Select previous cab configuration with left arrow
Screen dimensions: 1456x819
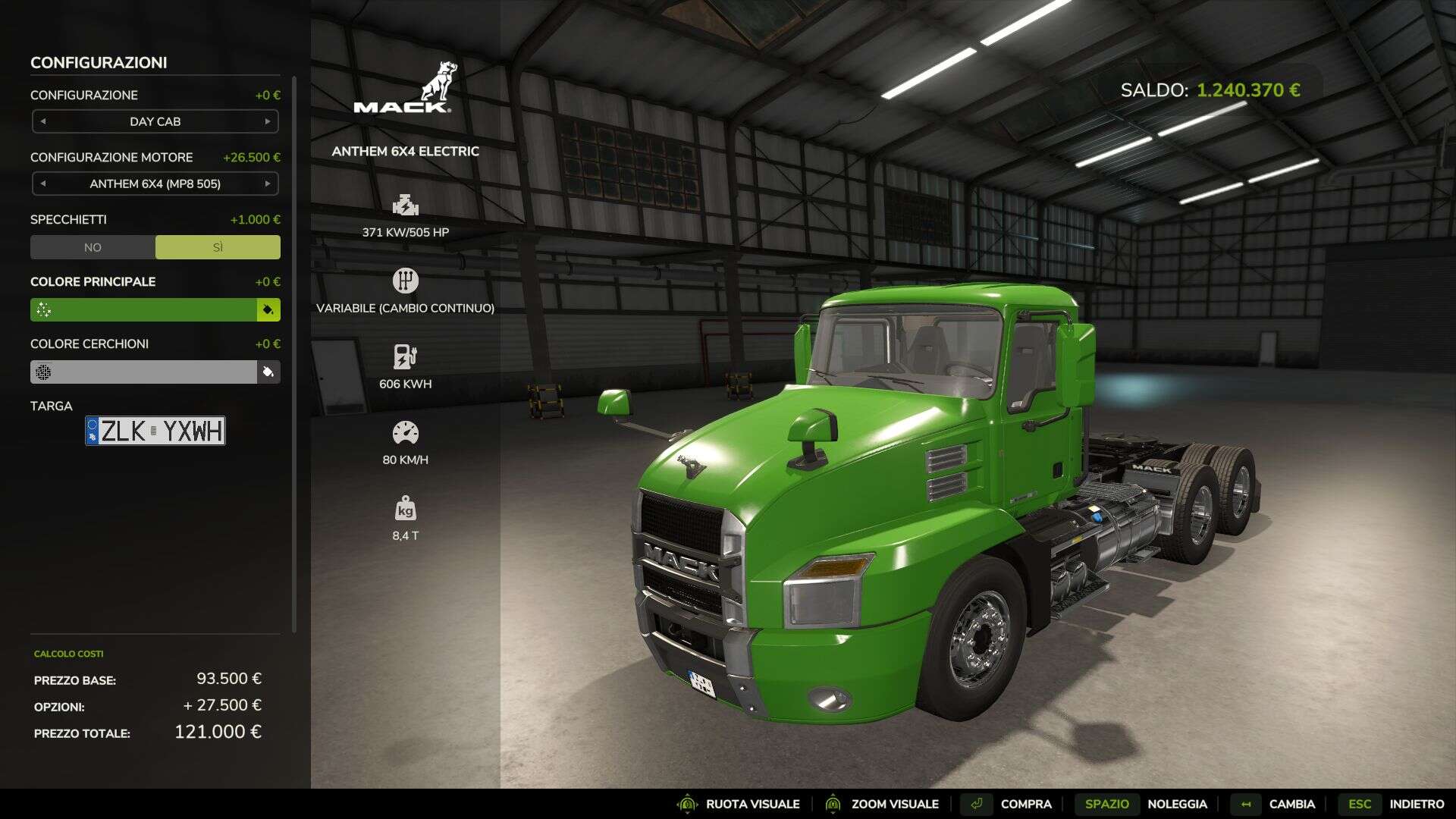[x=43, y=121]
